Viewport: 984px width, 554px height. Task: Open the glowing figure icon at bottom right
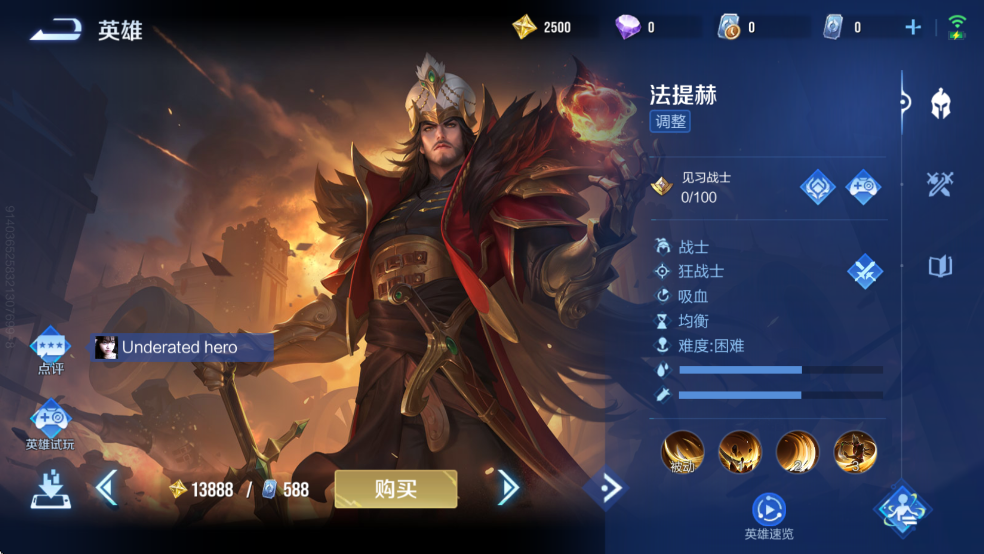point(903,509)
